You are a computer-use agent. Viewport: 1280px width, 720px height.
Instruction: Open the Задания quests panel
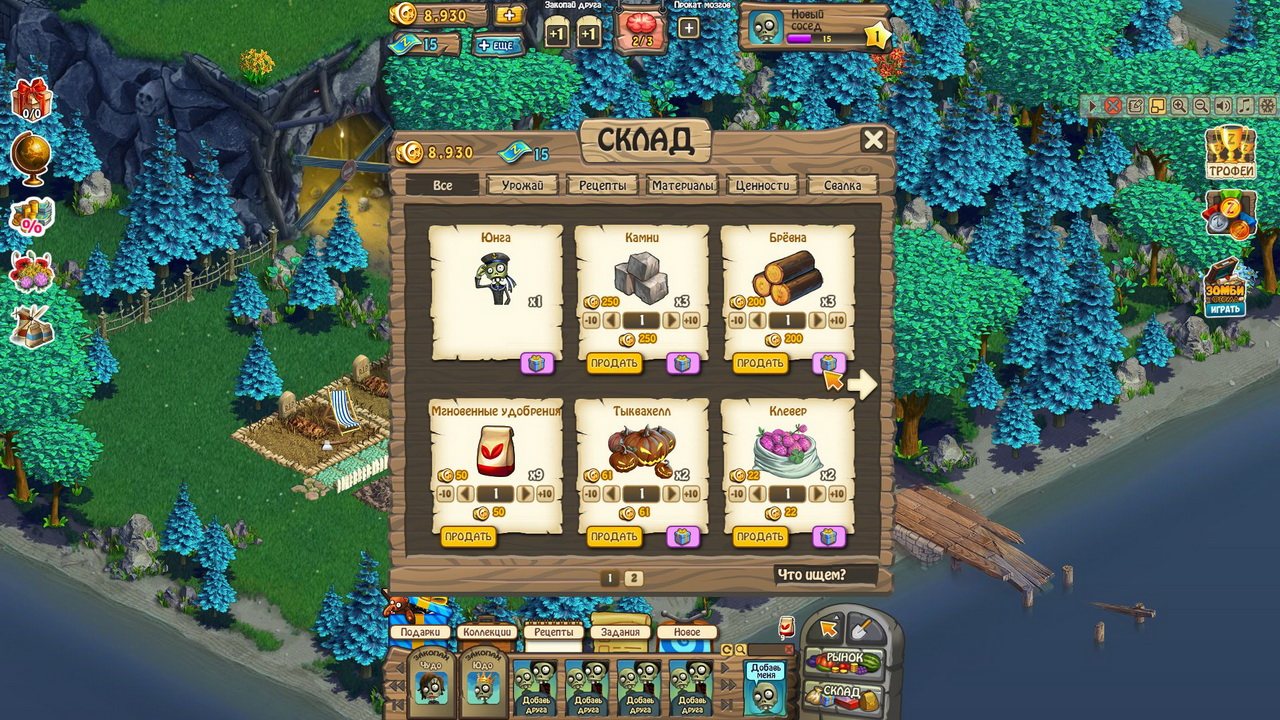621,632
